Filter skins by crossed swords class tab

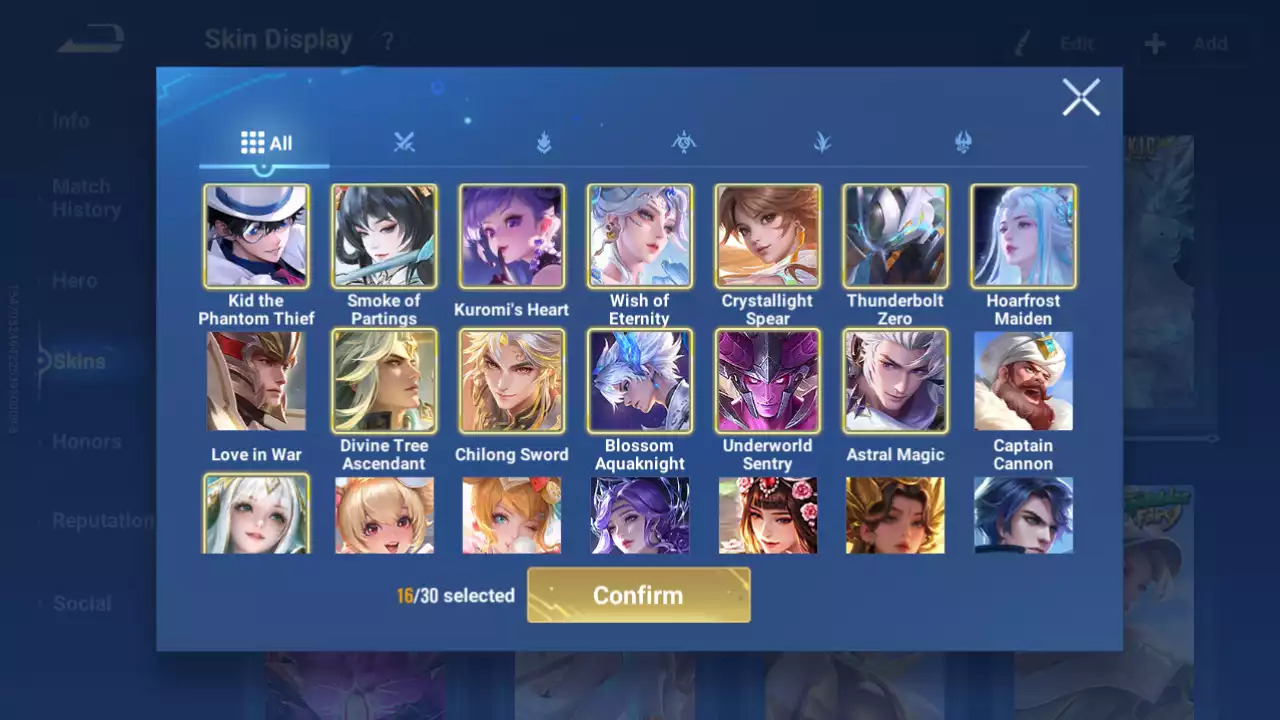coord(404,143)
